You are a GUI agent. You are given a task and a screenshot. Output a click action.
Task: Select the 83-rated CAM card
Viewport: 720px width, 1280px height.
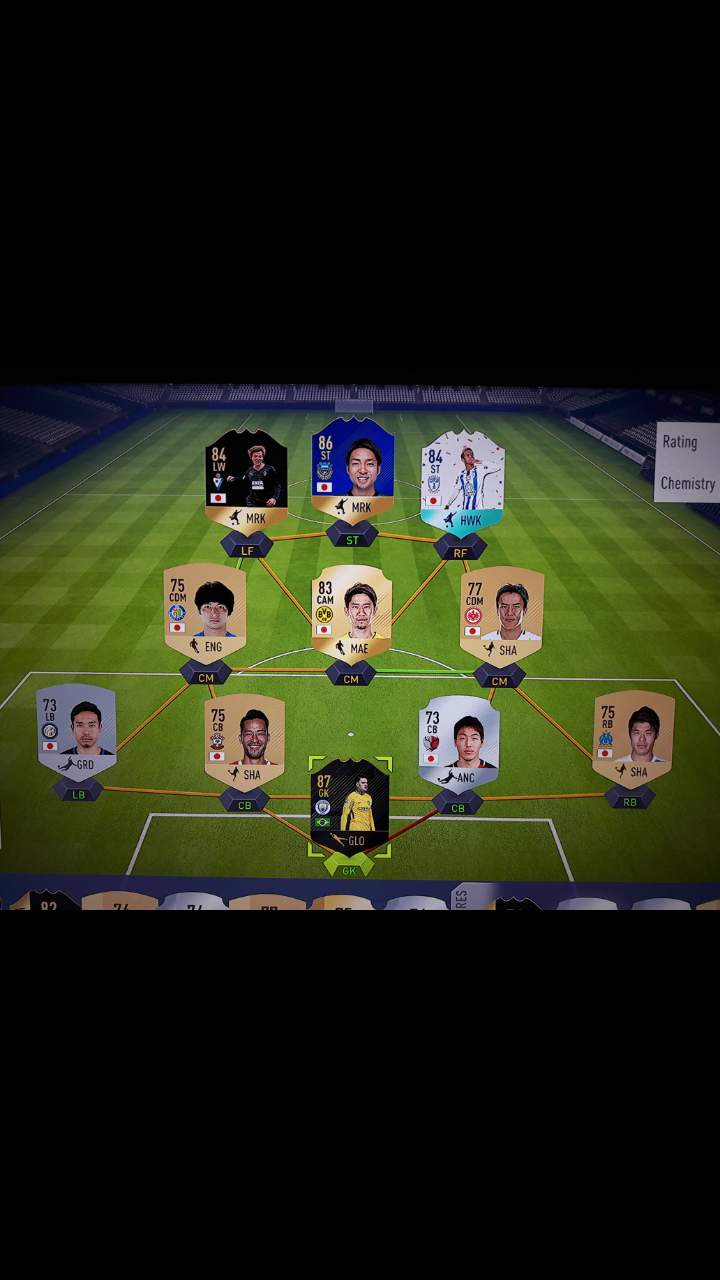pyautogui.click(x=351, y=612)
